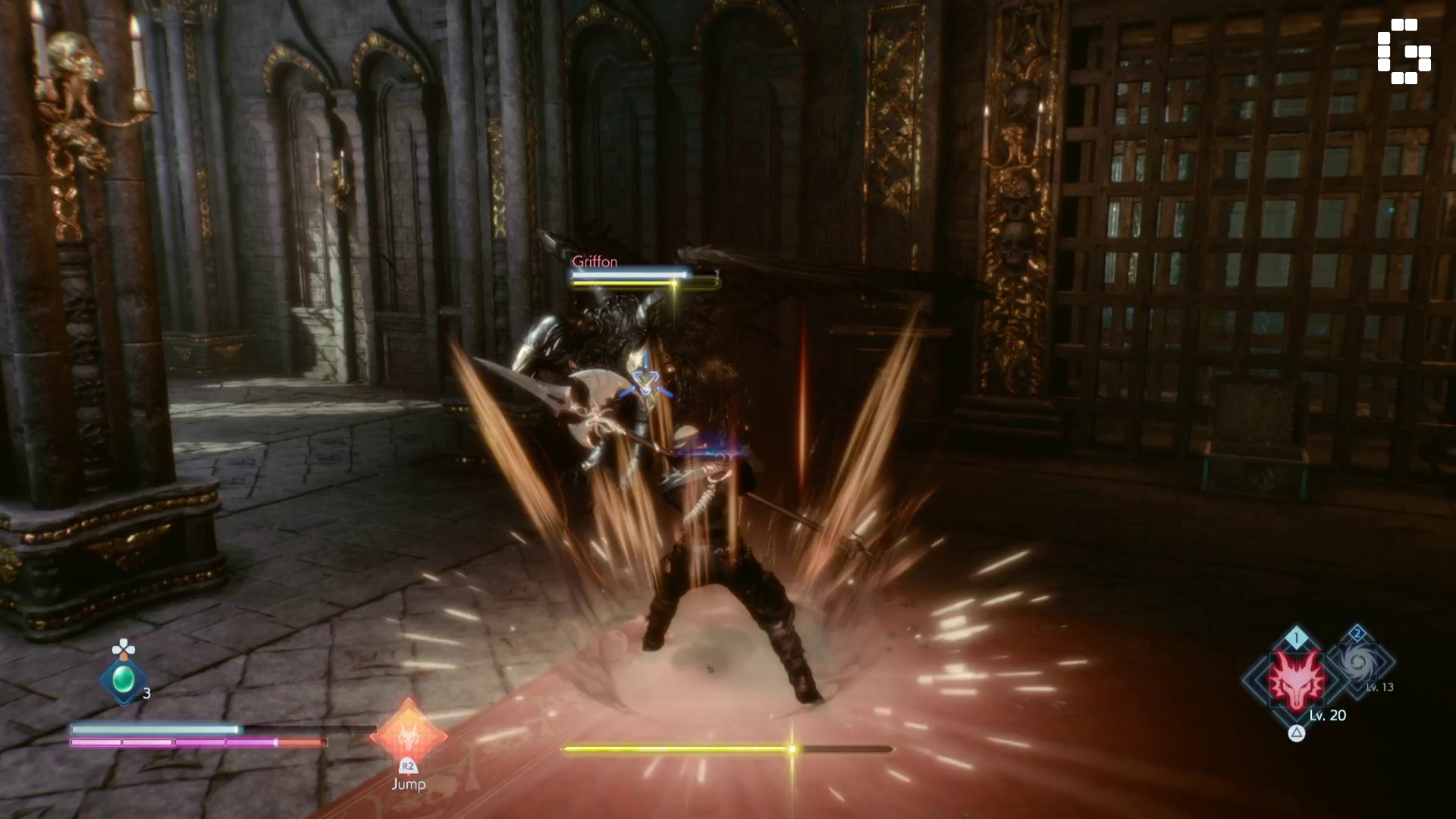Click the potion count number 3
Image resolution: width=1456 pixels, height=819 pixels.
(x=146, y=692)
